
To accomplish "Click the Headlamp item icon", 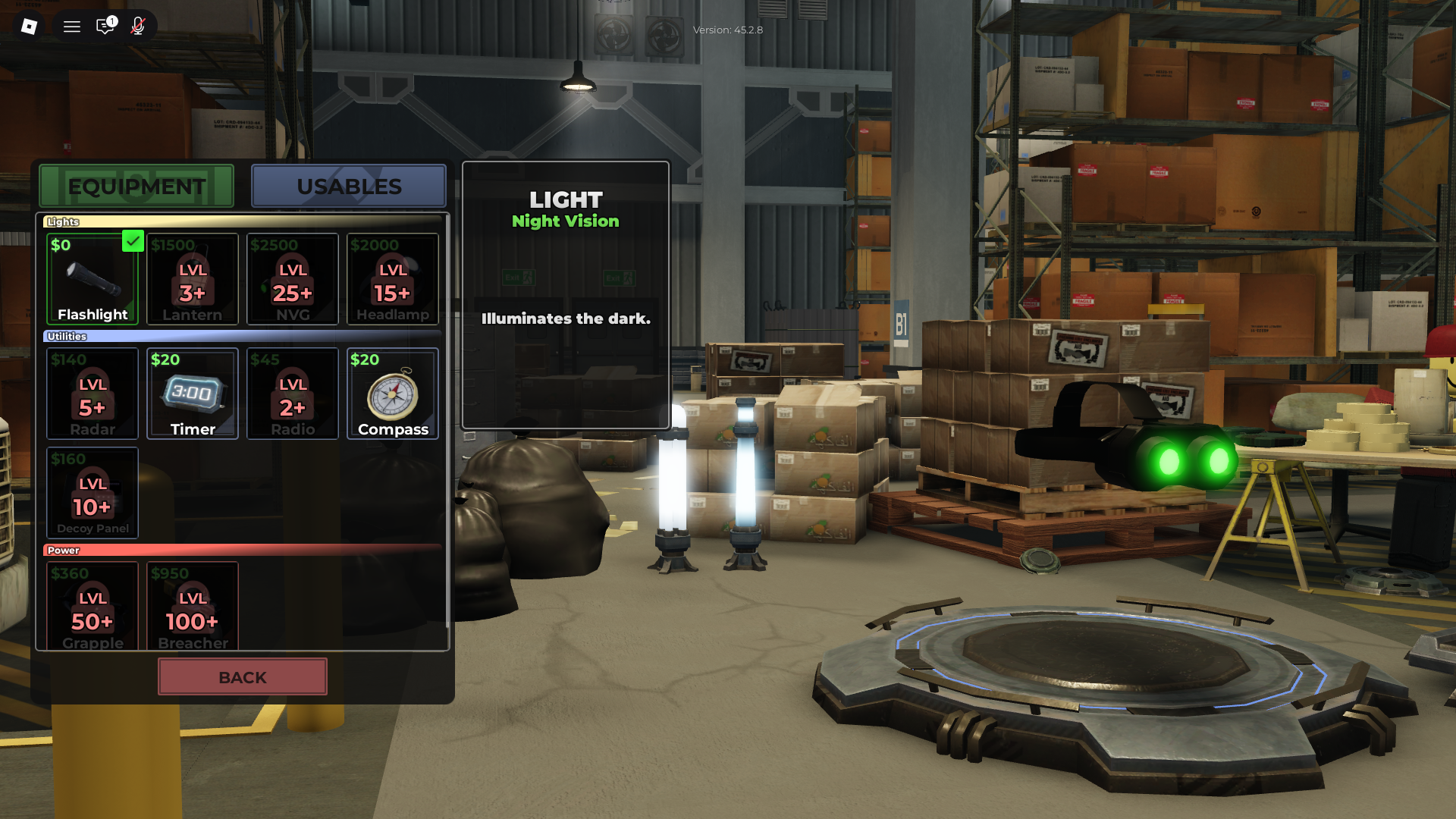I will (392, 279).
